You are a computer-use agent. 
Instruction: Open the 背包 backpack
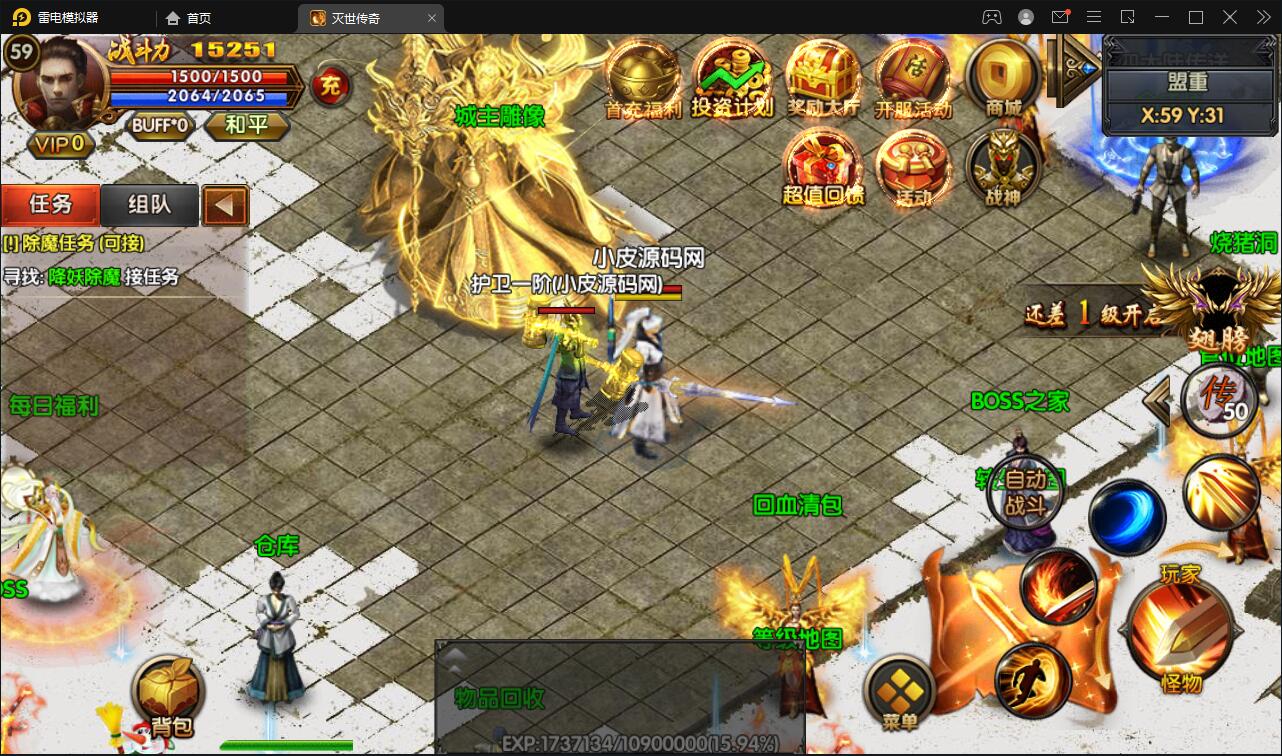(167, 695)
